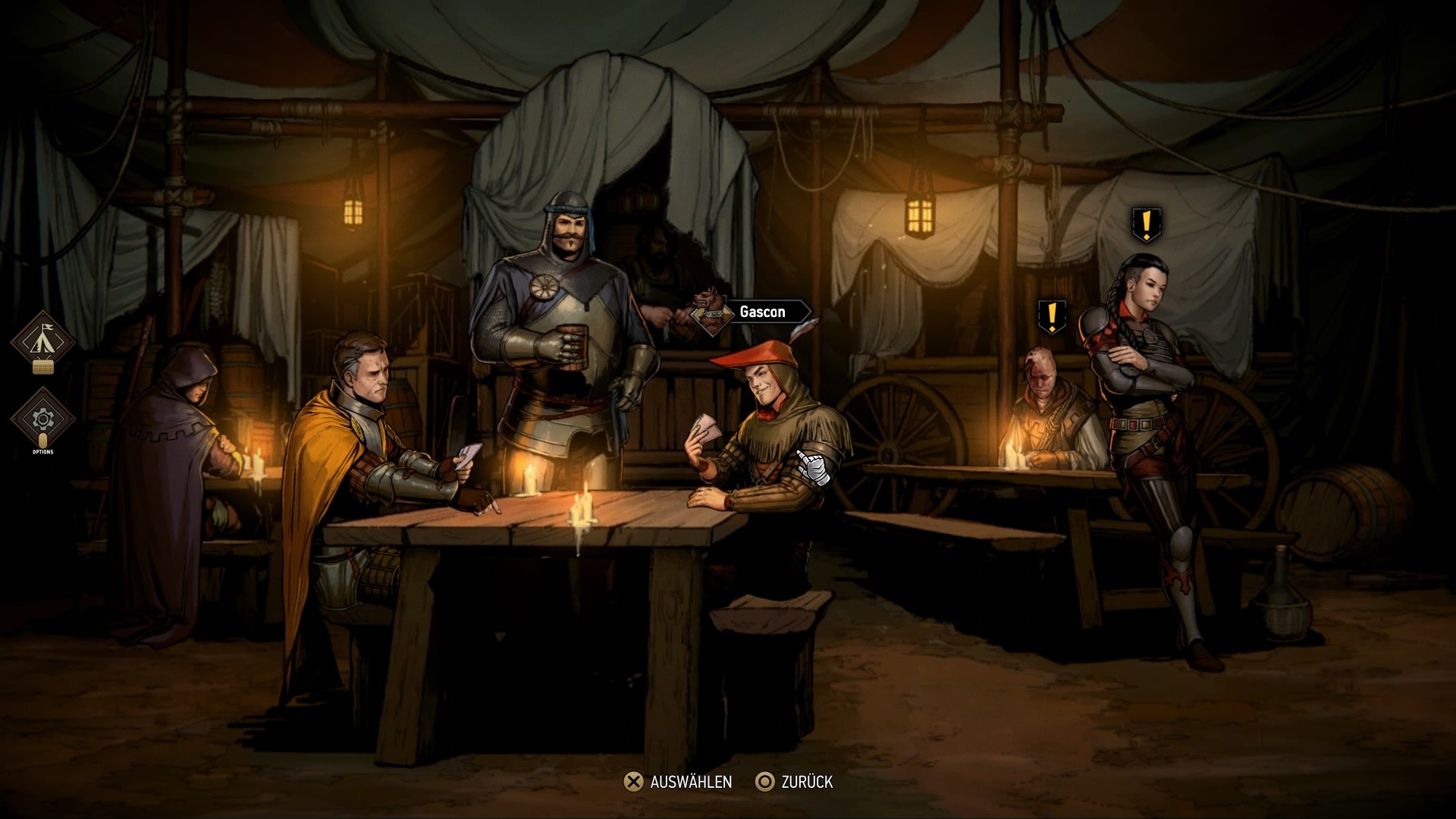Click the circle button glyph next to ZURÜCK

[765, 783]
